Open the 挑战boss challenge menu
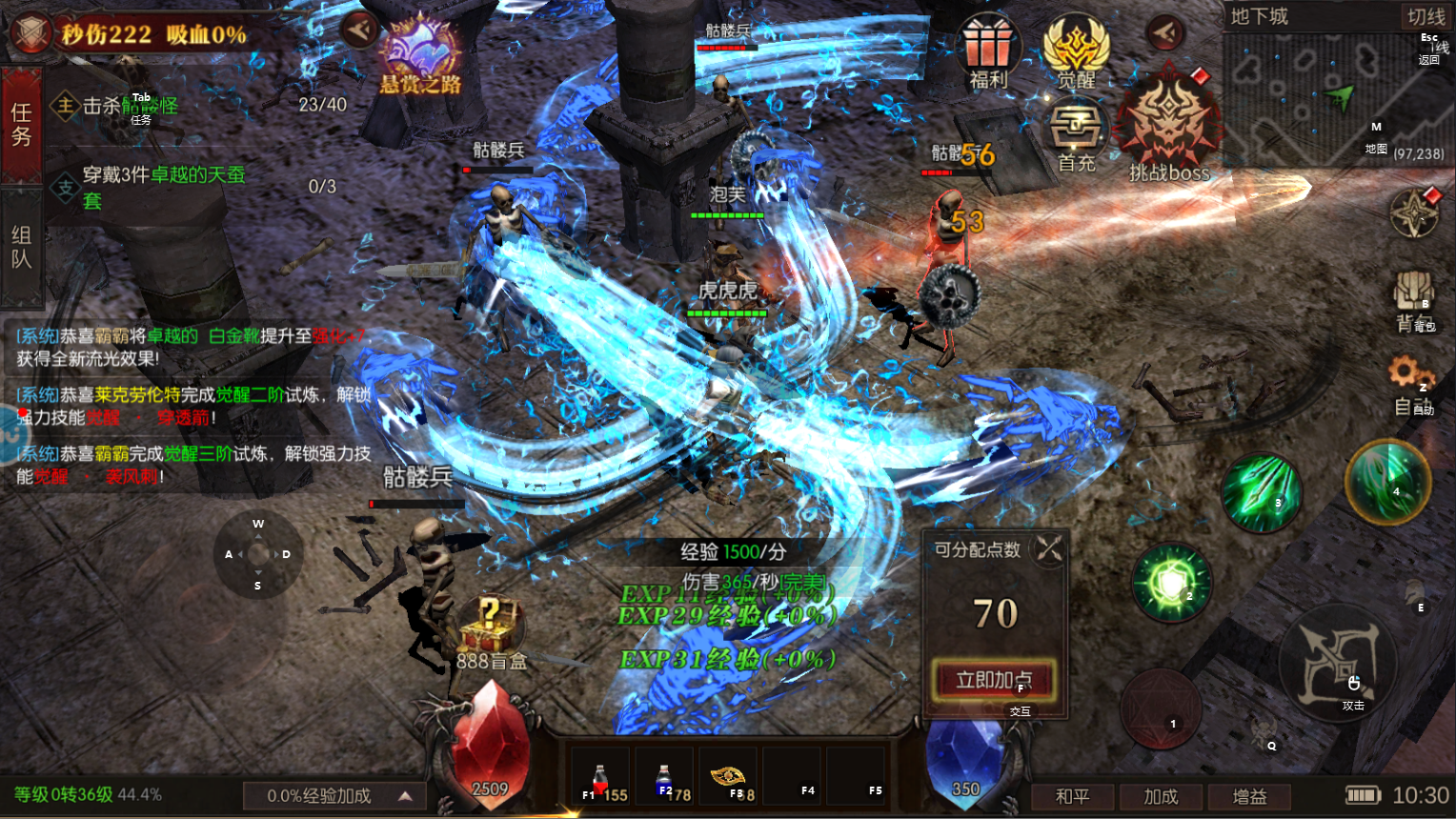 click(1168, 129)
